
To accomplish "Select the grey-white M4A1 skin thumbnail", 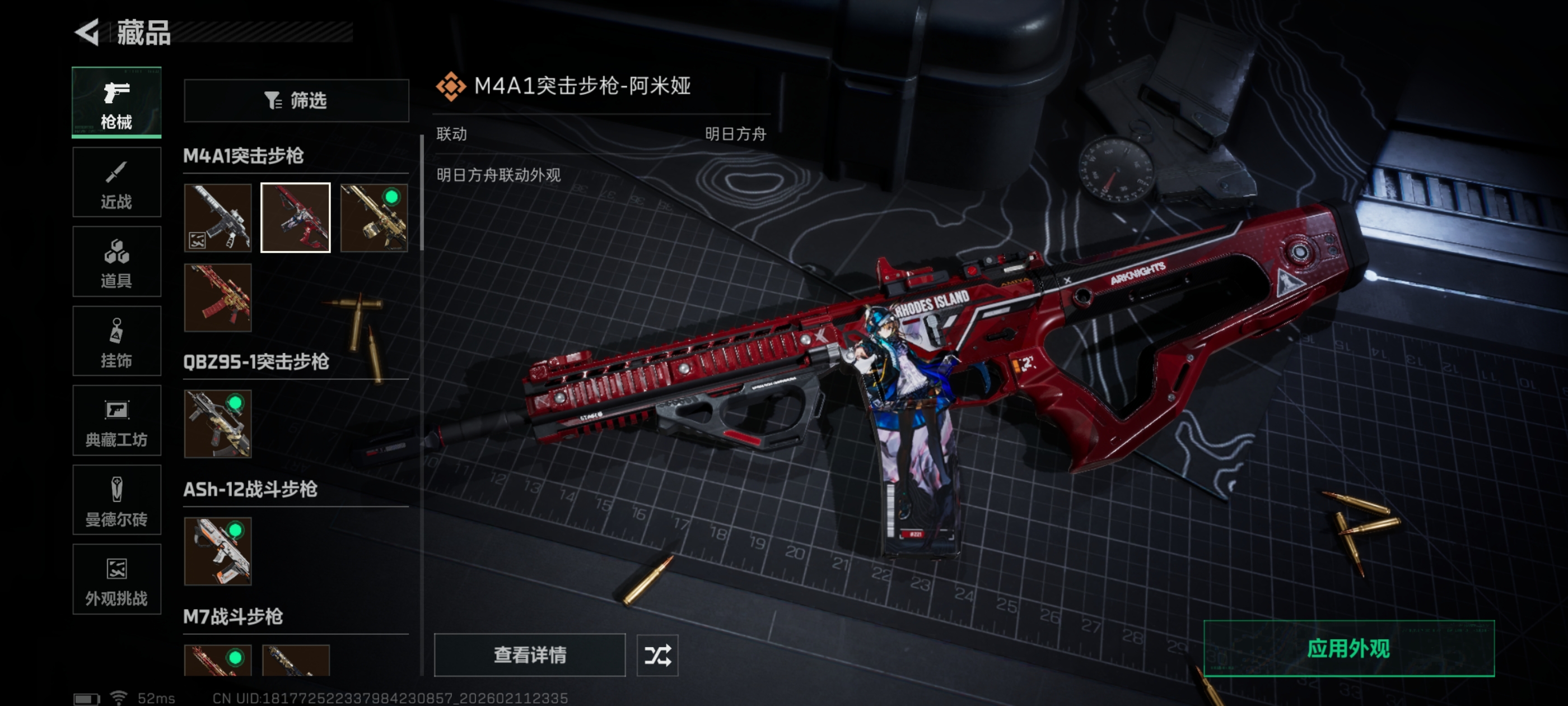I will click(218, 217).
